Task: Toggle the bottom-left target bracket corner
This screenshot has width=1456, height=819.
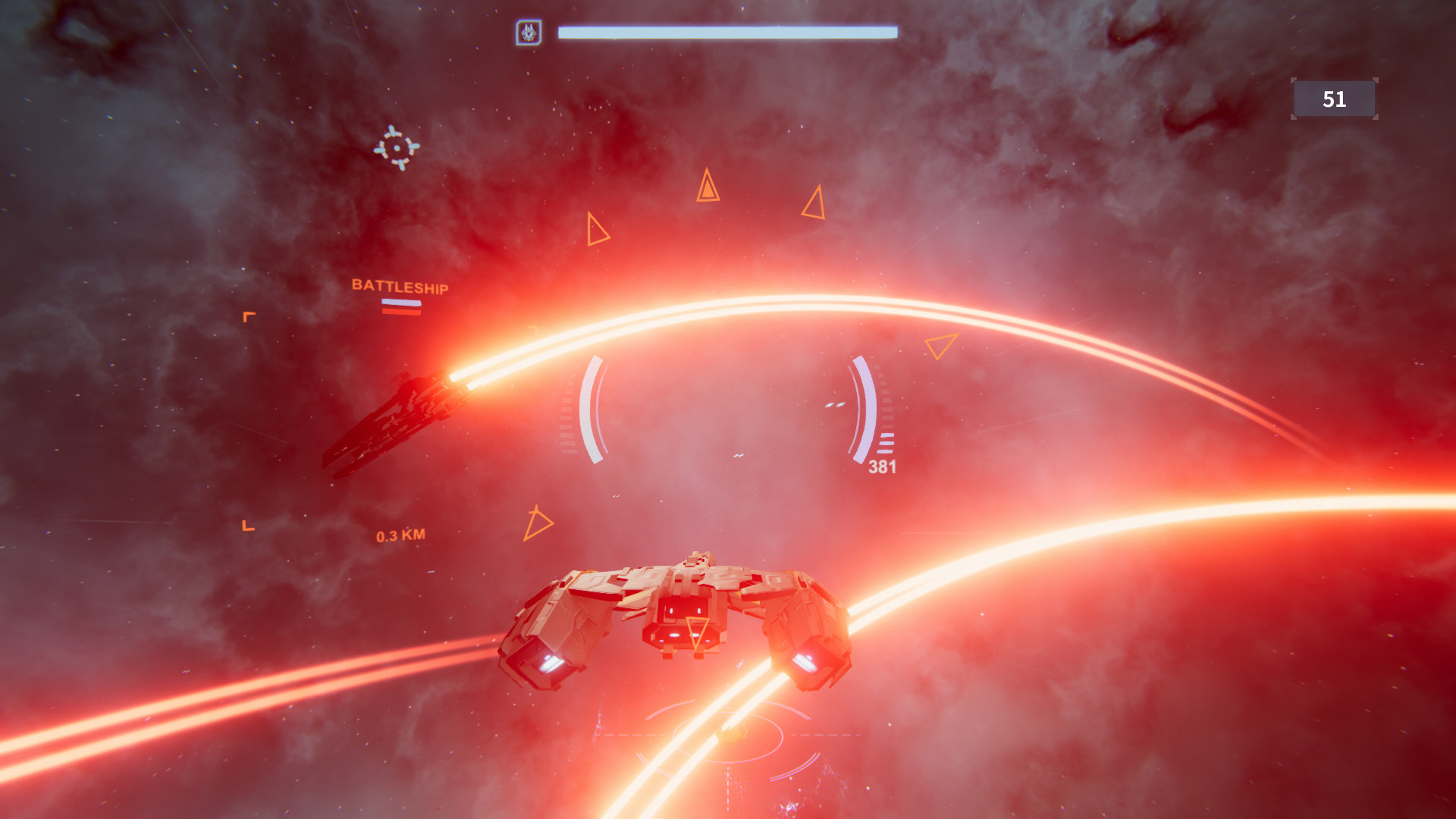Action: (246, 524)
